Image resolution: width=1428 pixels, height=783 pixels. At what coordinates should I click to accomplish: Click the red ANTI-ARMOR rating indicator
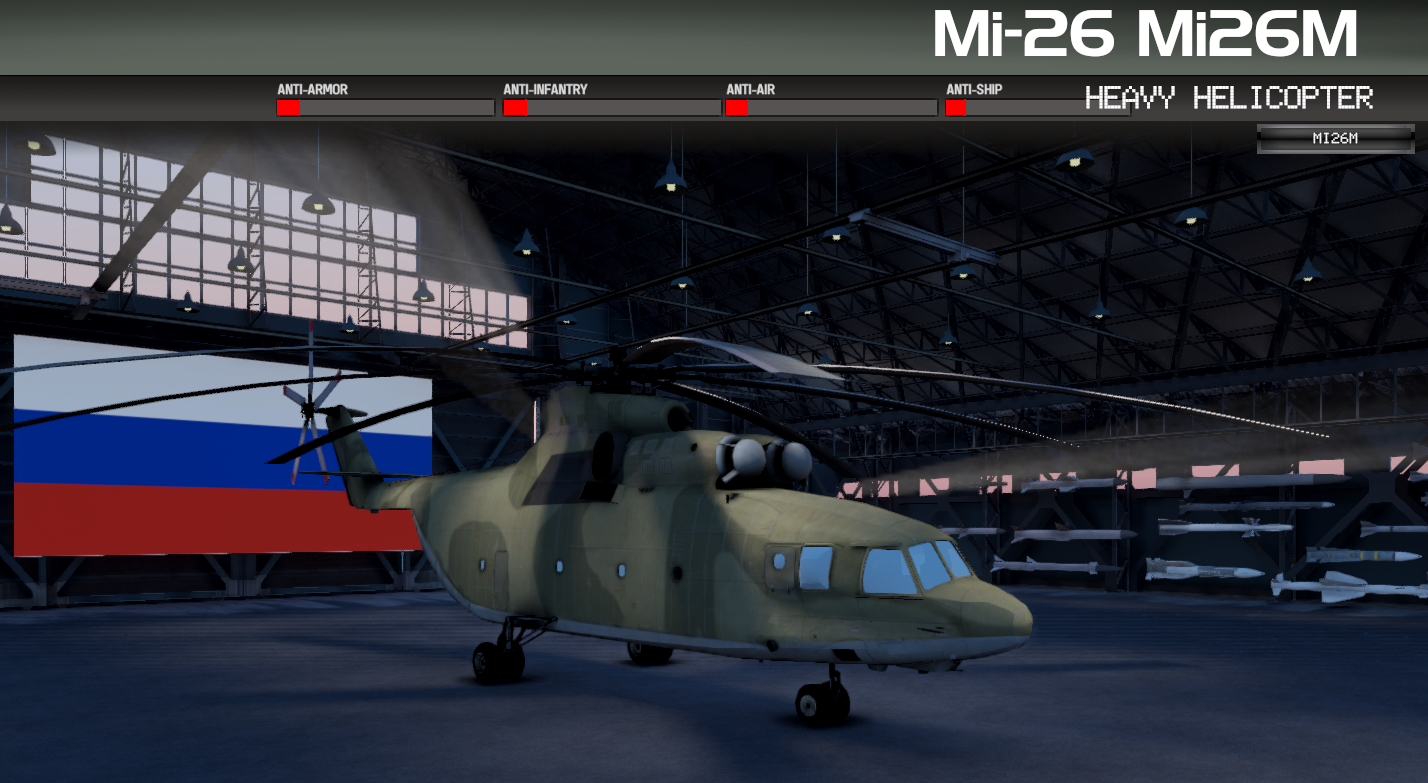tap(288, 107)
